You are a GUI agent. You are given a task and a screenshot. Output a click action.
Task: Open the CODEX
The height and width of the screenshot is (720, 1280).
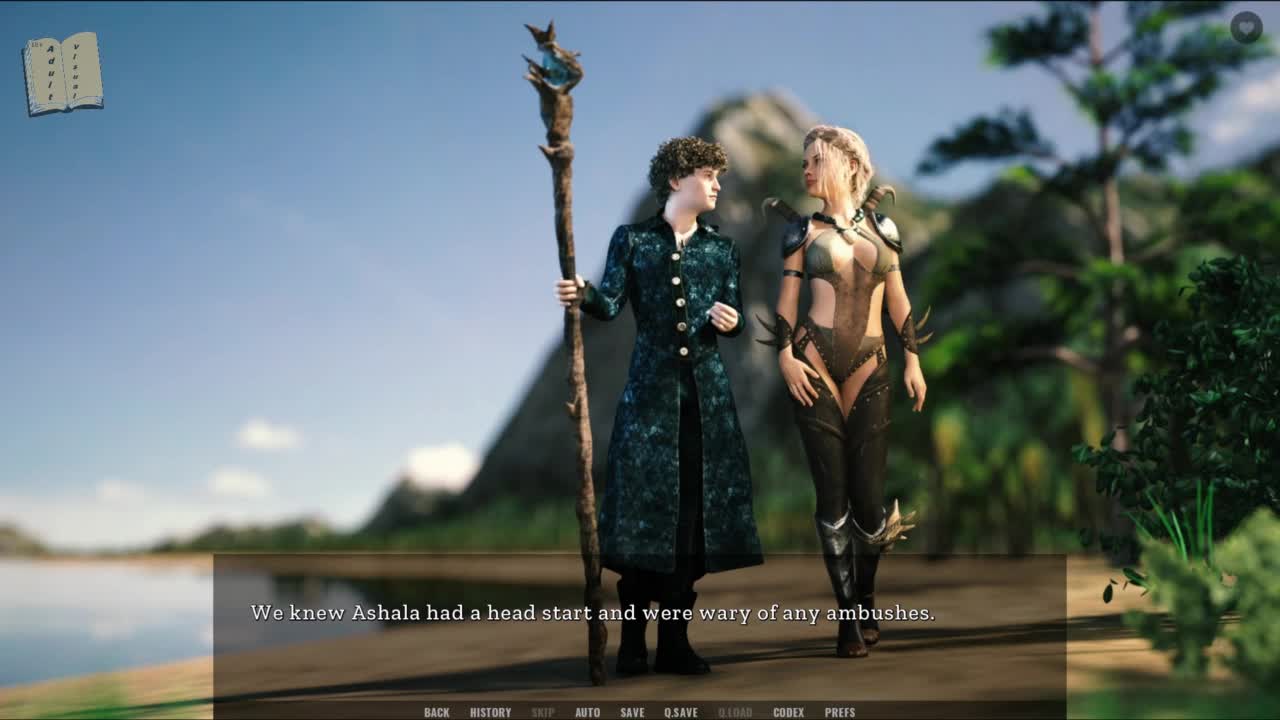[788, 712]
